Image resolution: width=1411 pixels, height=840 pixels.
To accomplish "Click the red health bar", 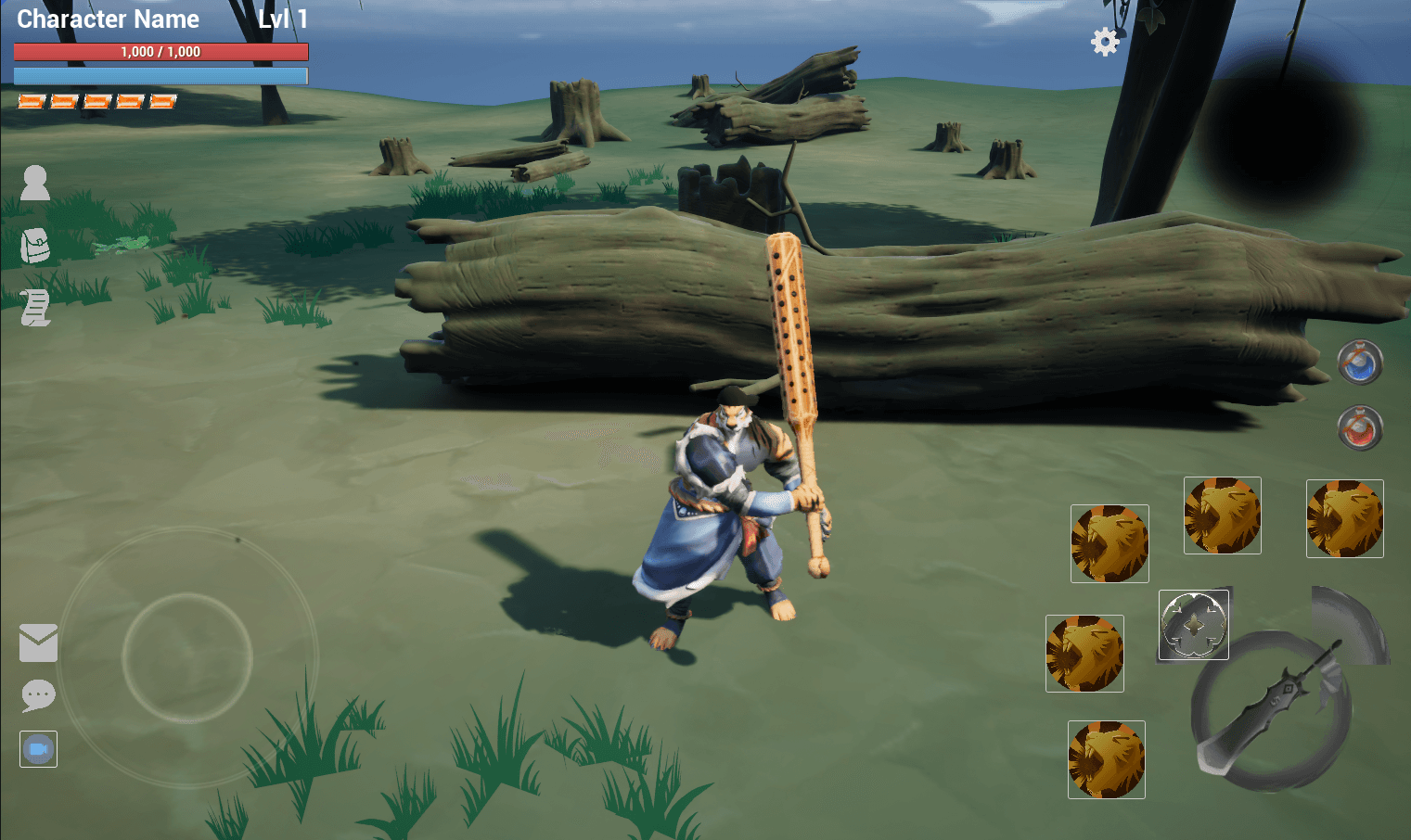I will pyautogui.click(x=160, y=52).
